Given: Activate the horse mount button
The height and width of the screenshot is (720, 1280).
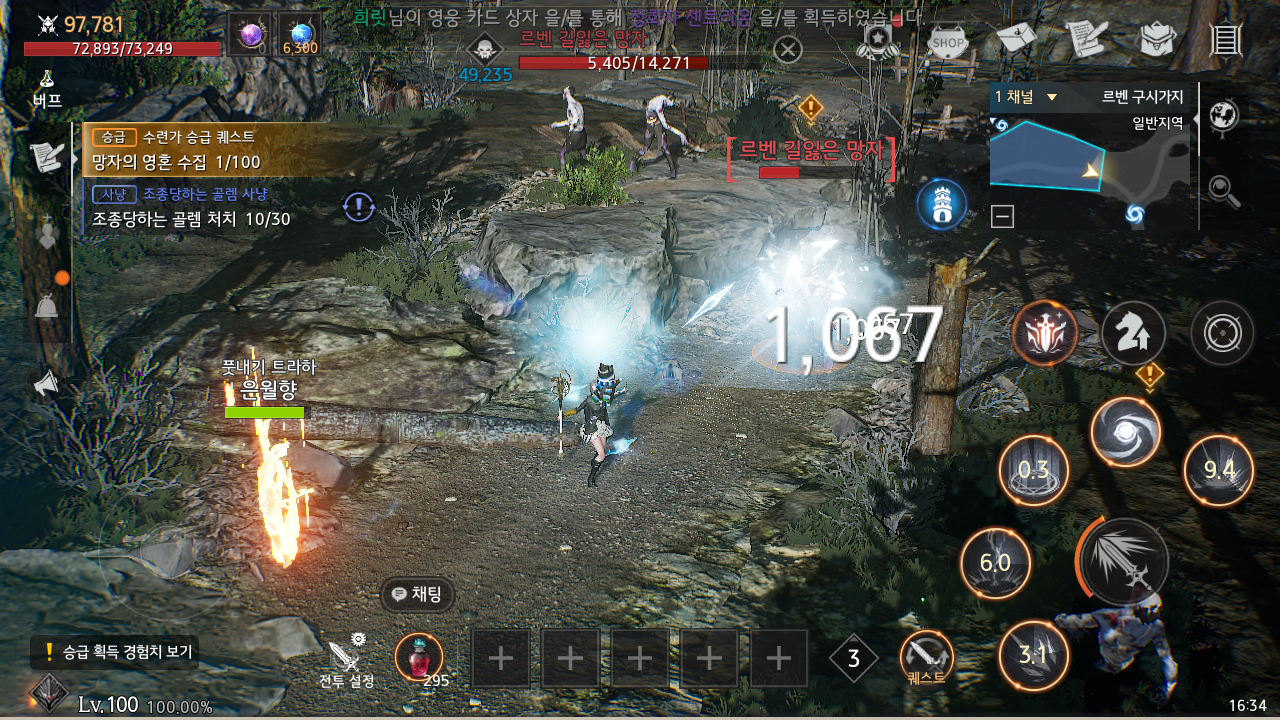Looking at the screenshot, I should coord(1133,334).
